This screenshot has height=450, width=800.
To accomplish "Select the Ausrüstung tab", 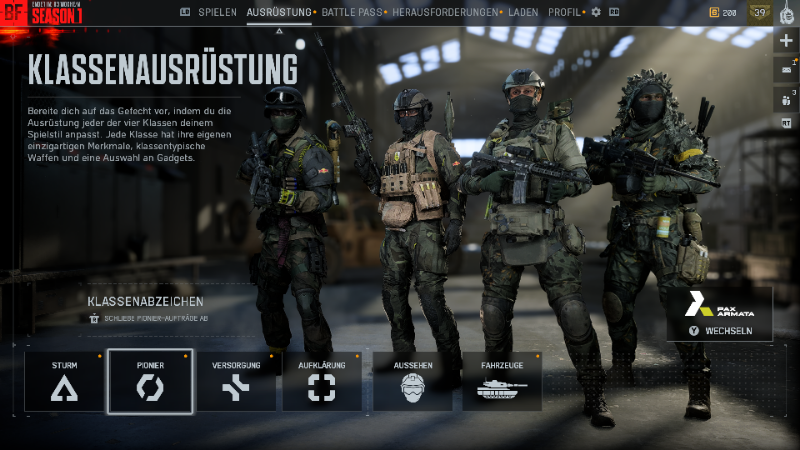I will [x=279, y=12].
